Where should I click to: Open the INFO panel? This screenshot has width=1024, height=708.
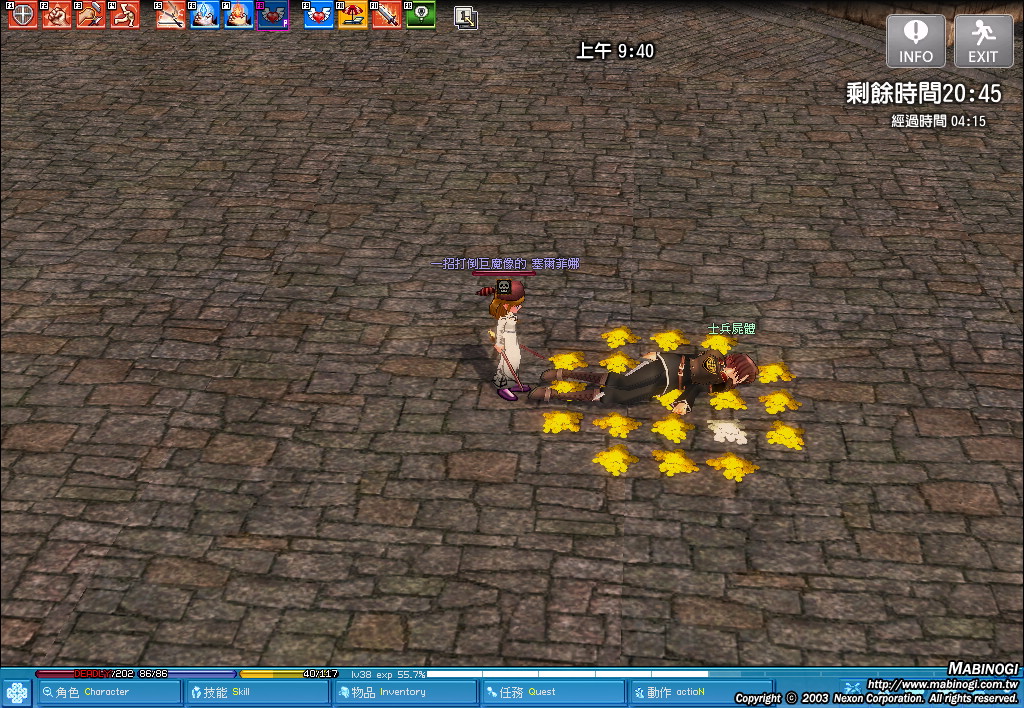(915, 42)
